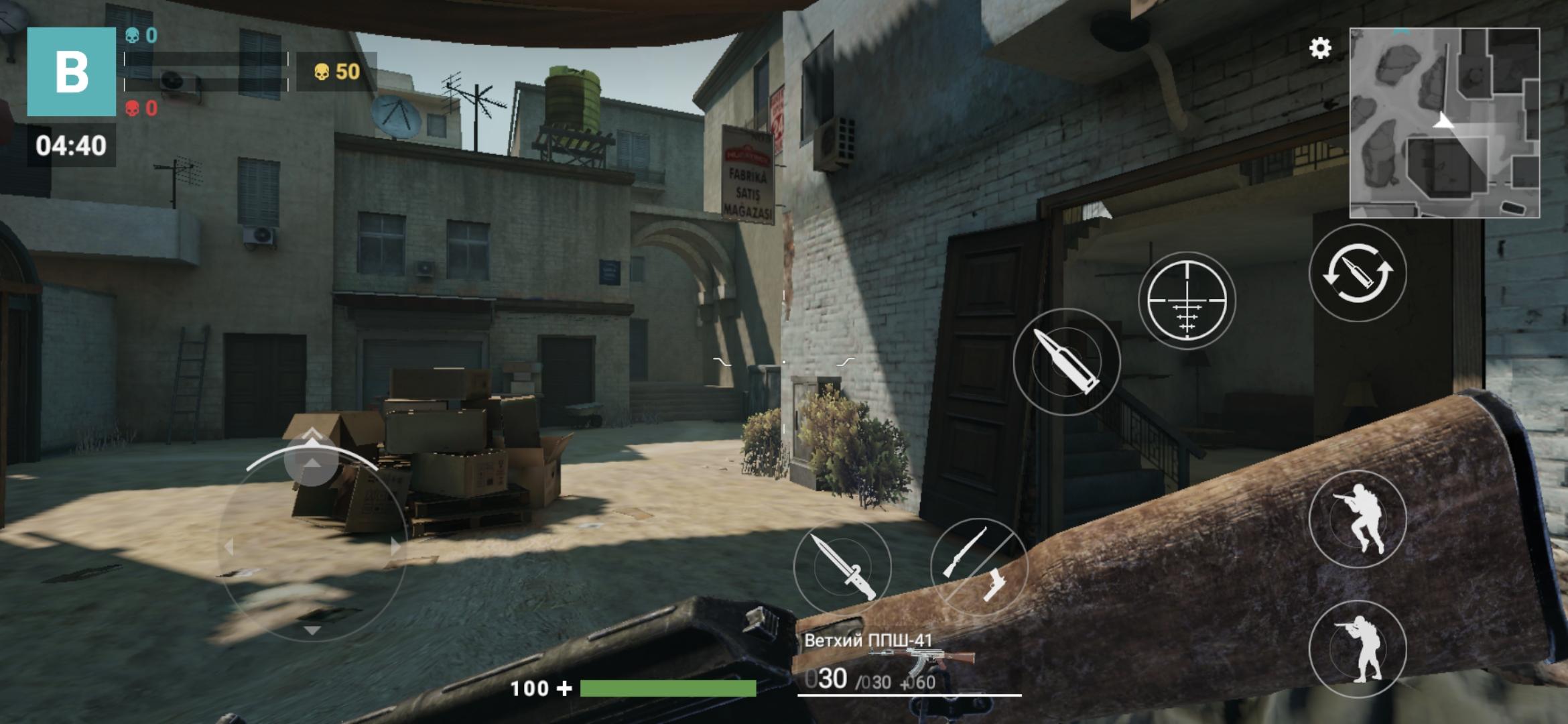Tap the red team skull counter
1568x724 pixels.
[x=140, y=109]
